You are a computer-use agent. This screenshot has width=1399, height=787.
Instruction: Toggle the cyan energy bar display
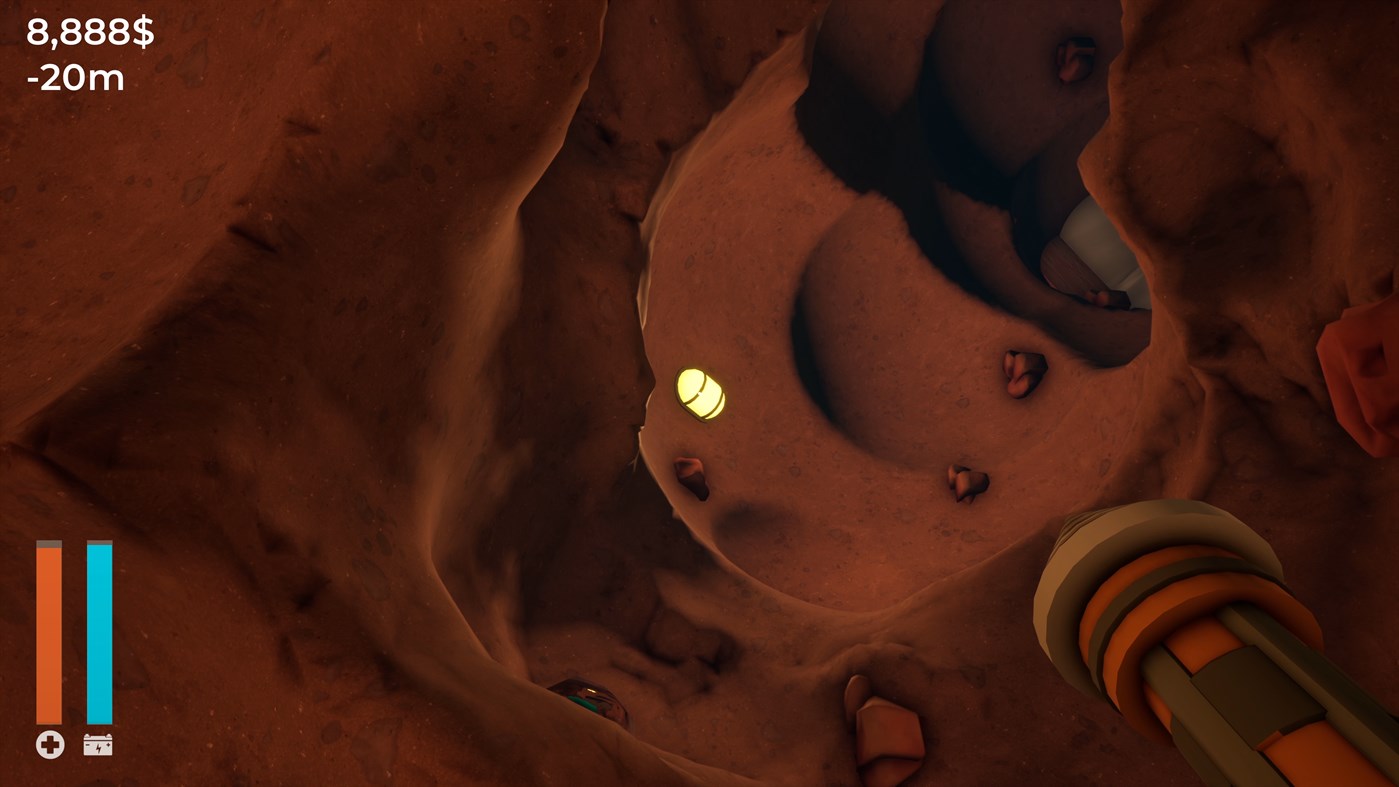(100, 630)
